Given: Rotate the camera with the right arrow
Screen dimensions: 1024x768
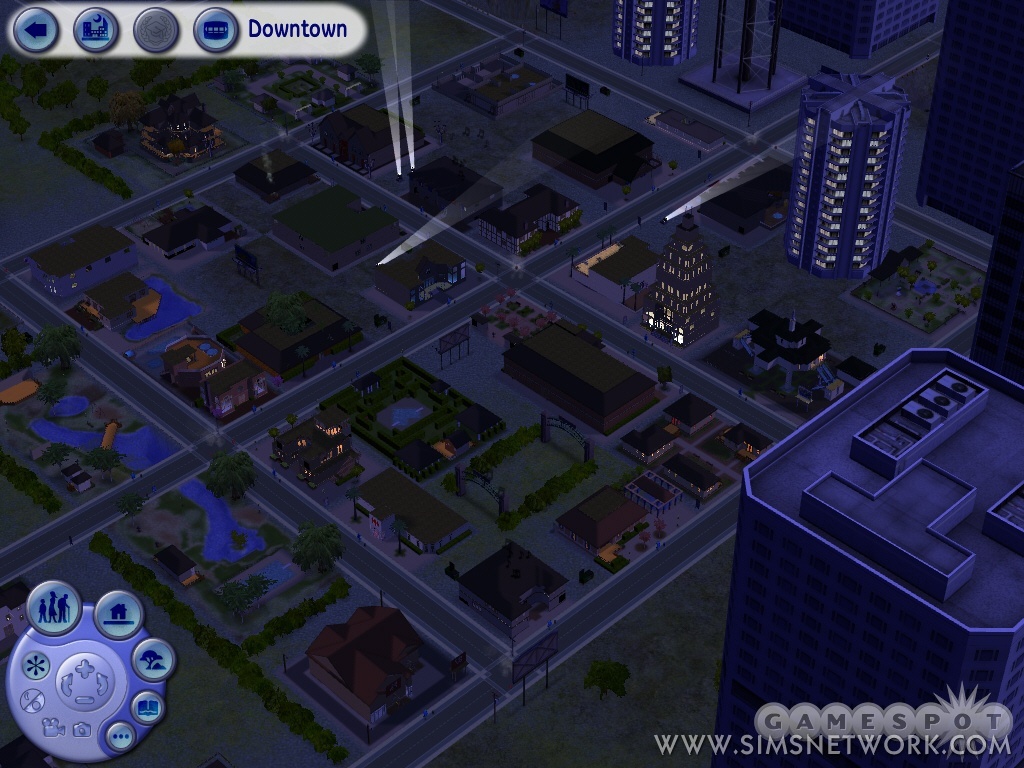Looking at the screenshot, I should click(x=102, y=684).
